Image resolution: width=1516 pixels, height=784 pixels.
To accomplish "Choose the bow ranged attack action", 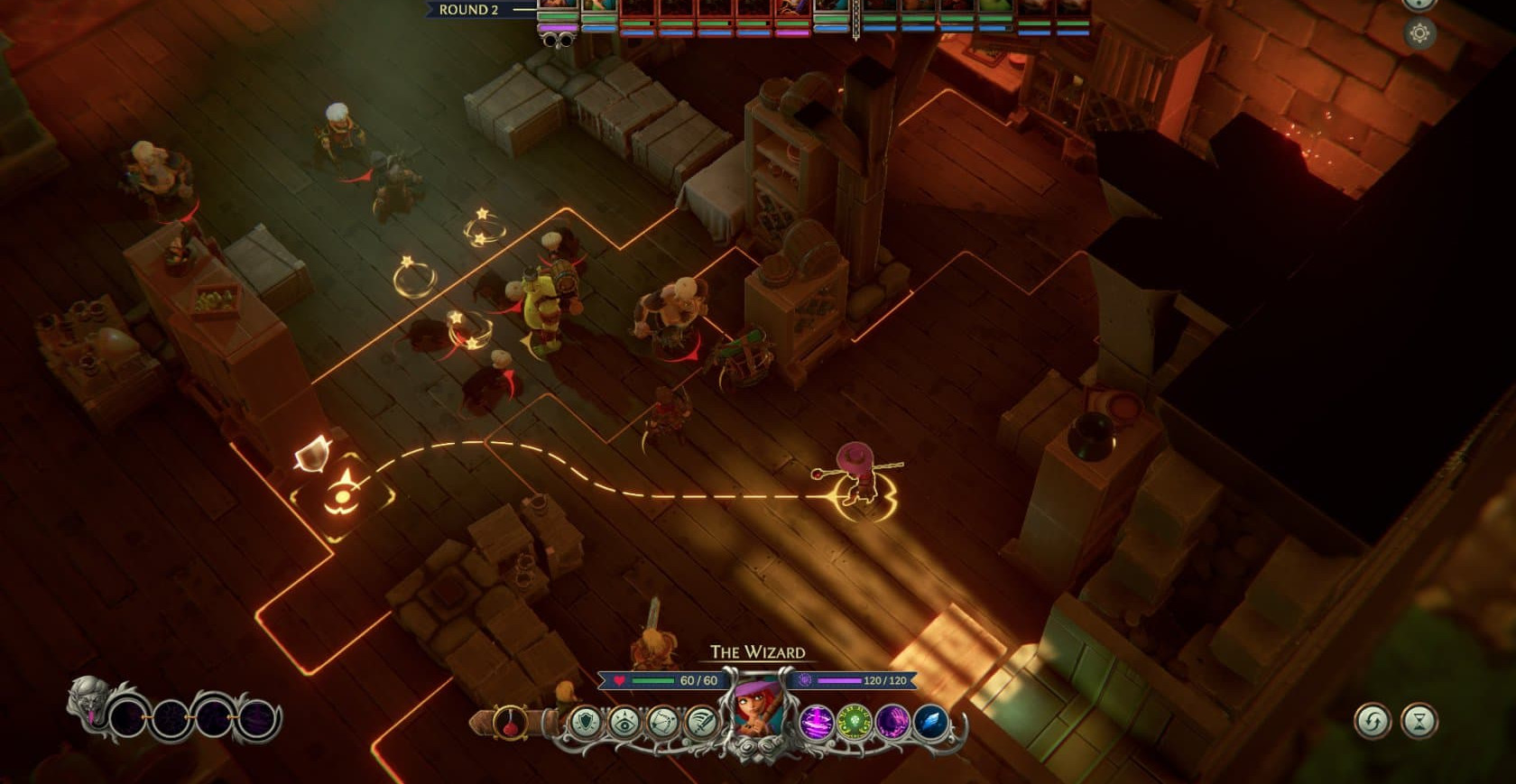I will tap(662, 723).
